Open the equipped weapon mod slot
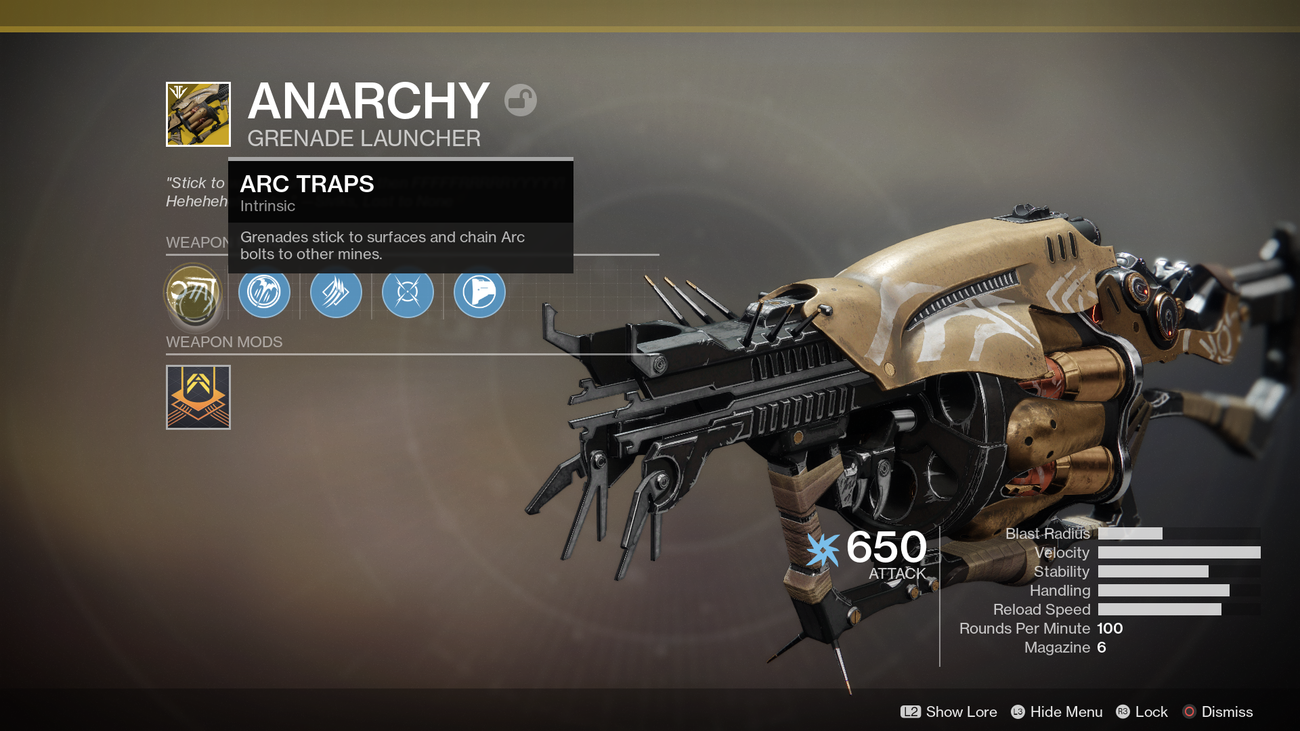Screen dimensions: 1300x731 point(198,397)
